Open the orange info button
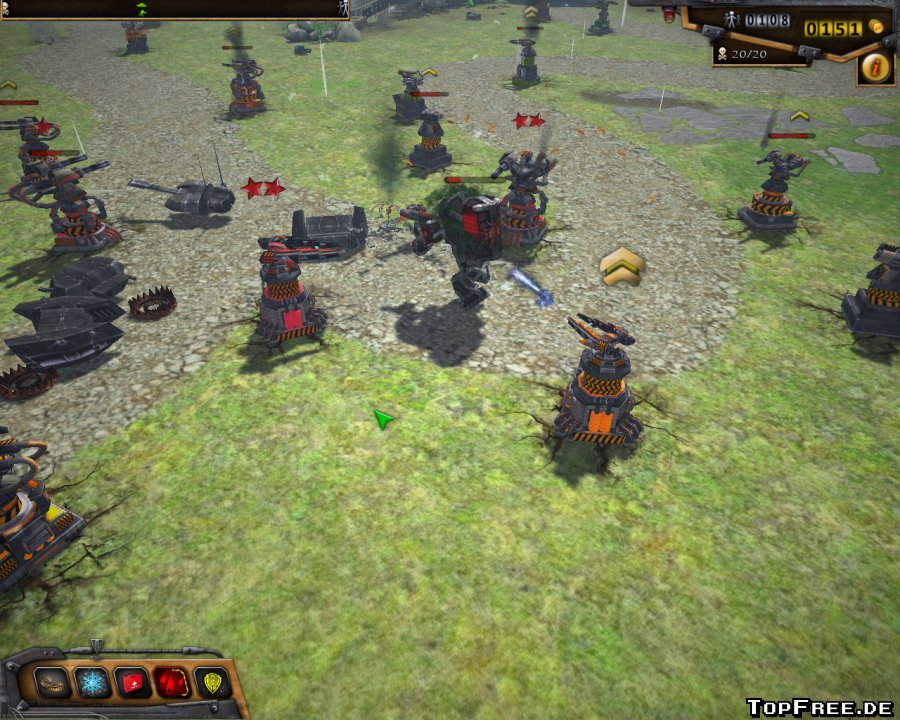This screenshot has height=720, width=900. 875,68
